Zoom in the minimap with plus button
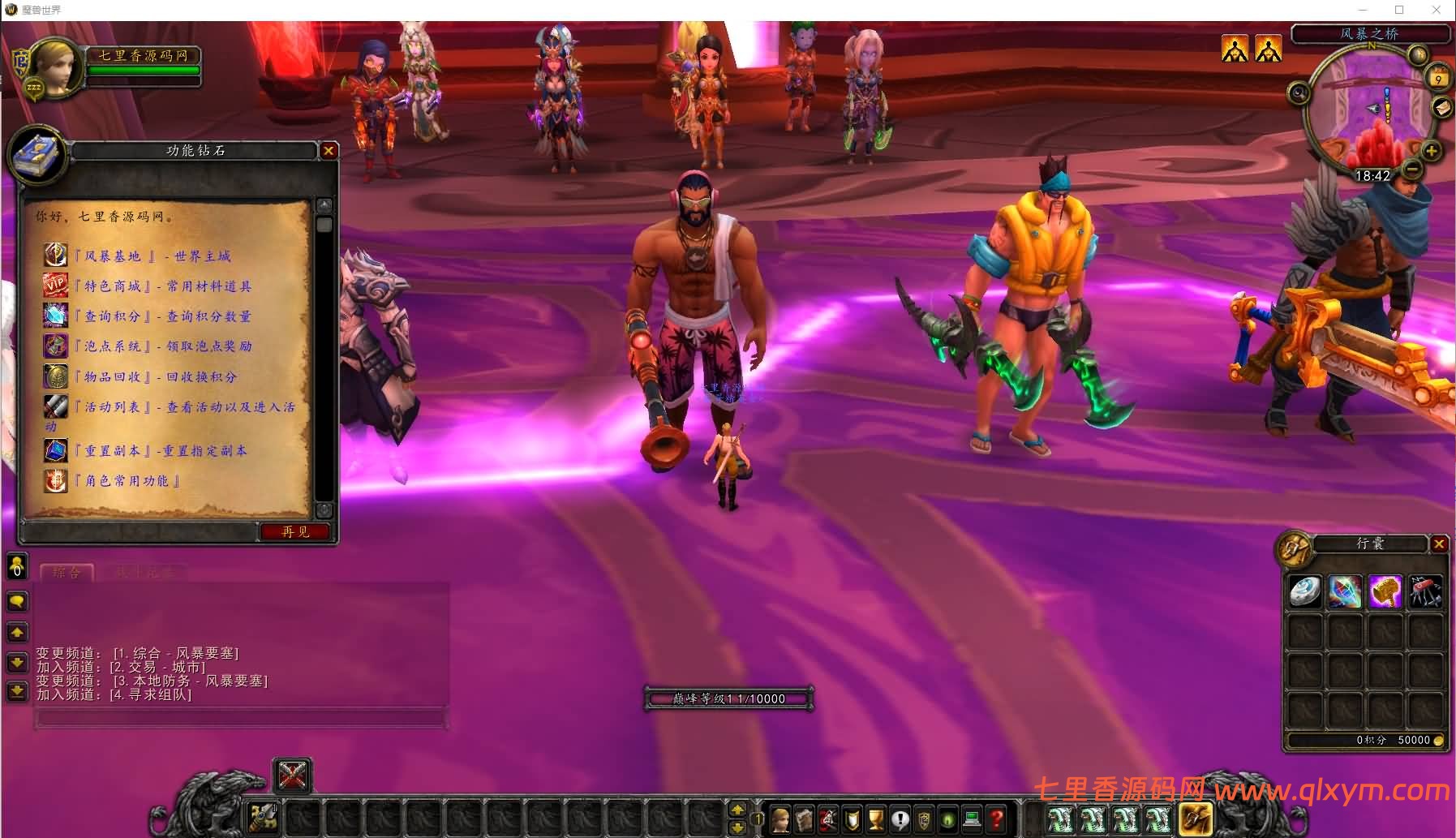This screenshot has height=838, width=1456. (x=1431, y=151)
